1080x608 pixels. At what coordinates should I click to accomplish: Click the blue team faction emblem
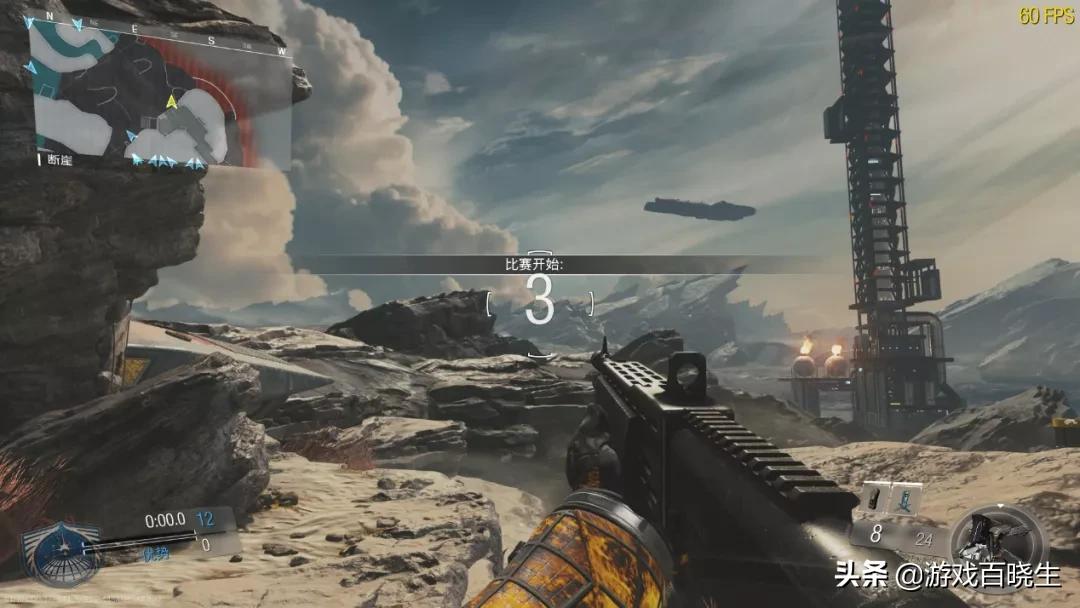click(x=62, y=552)
